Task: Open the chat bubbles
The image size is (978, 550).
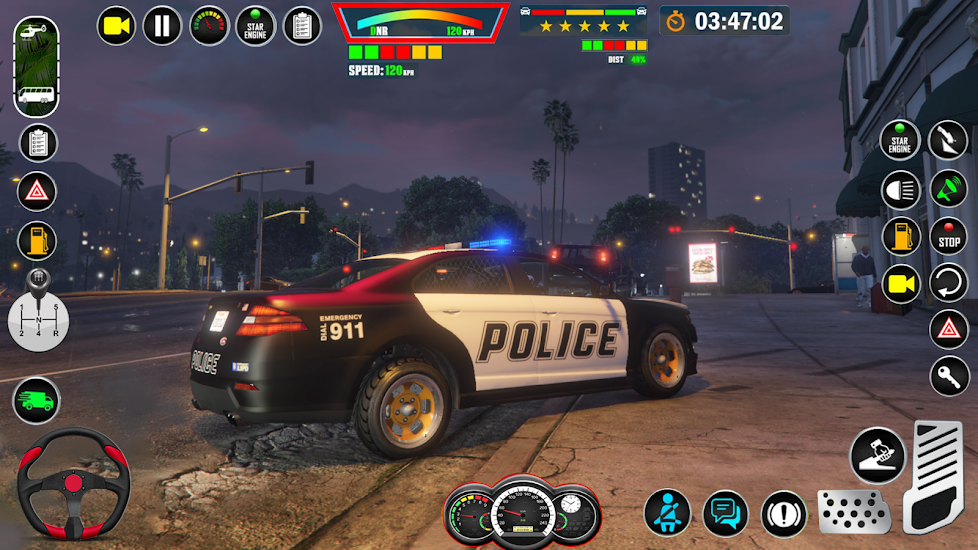Action: pos(725,513)
